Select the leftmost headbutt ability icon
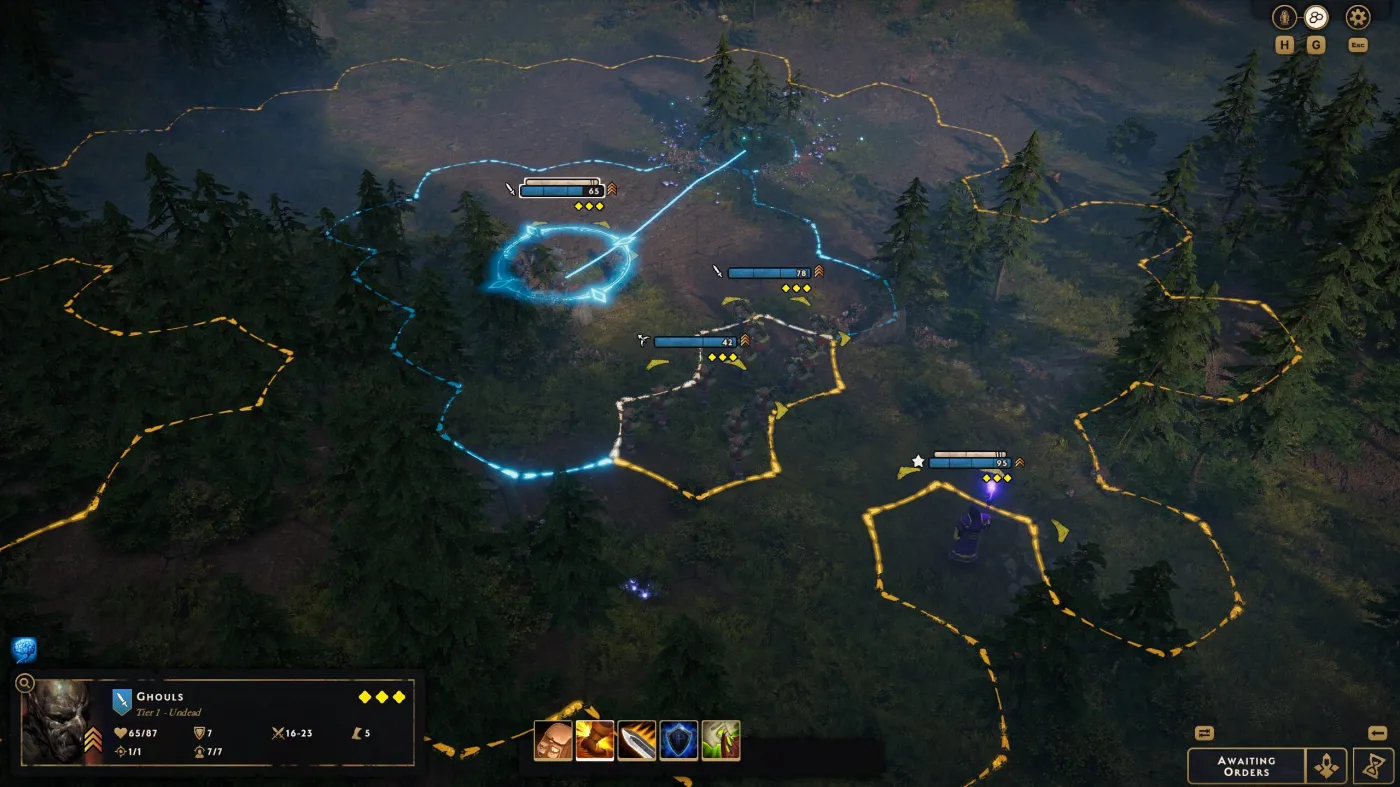The image size is (1400, 787). [553, 742]
